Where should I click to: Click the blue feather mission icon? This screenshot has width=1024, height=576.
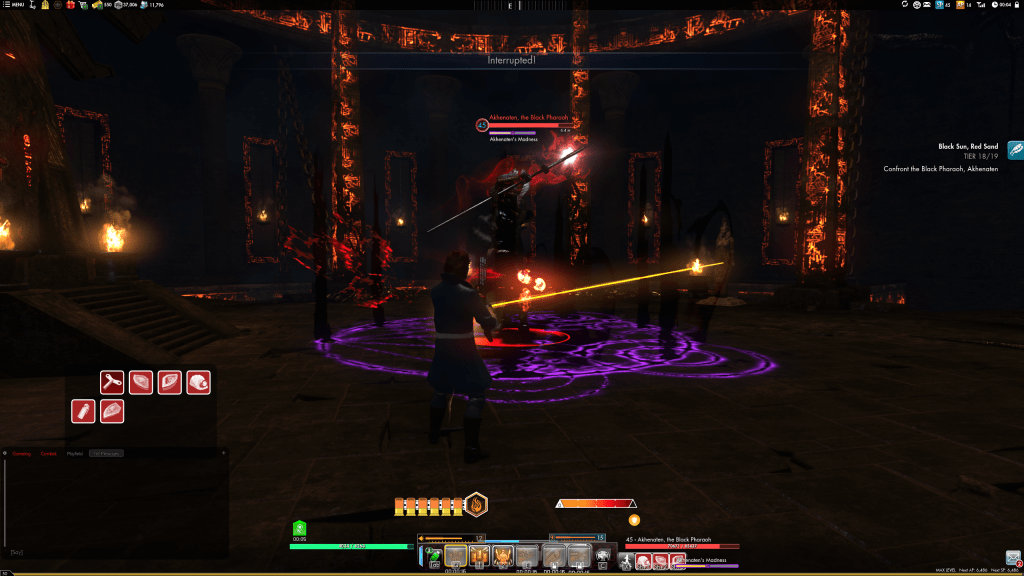coord(1014,150)
